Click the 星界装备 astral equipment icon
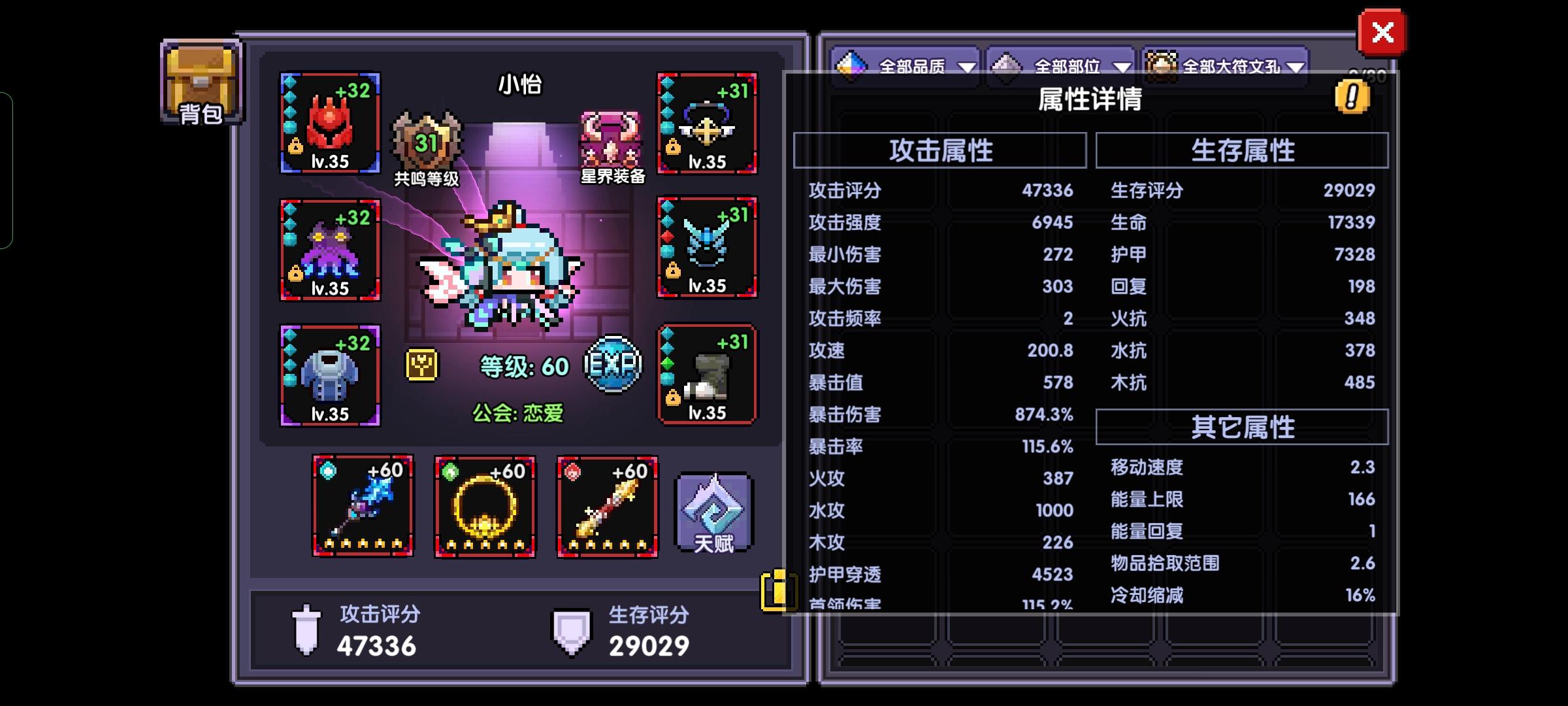Screen dimensions: 1568x706 pyautogui.click(x=611, y=141)
